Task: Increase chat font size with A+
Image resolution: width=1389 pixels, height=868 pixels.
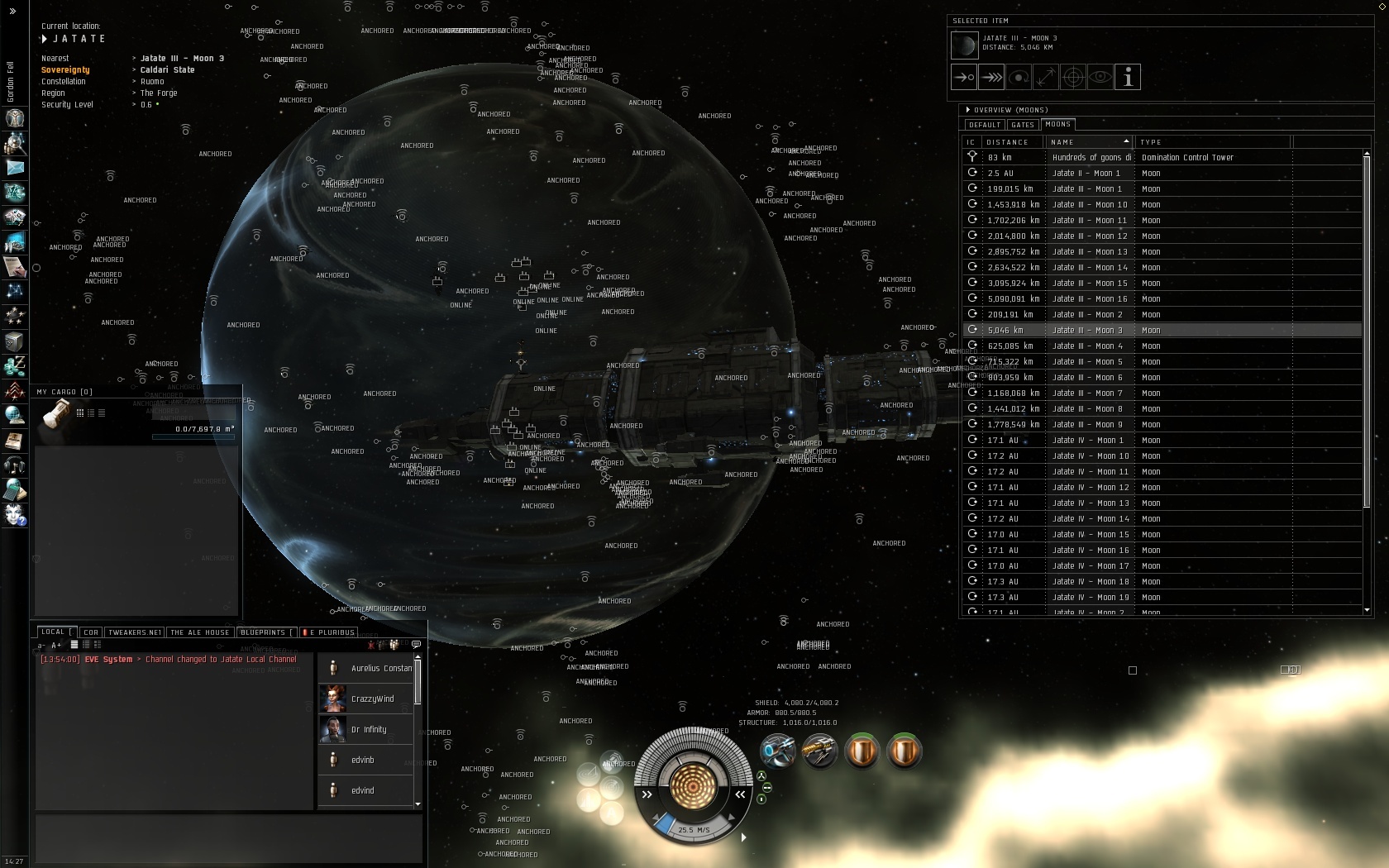Action: pyautogui.click(x=56, y=645)
